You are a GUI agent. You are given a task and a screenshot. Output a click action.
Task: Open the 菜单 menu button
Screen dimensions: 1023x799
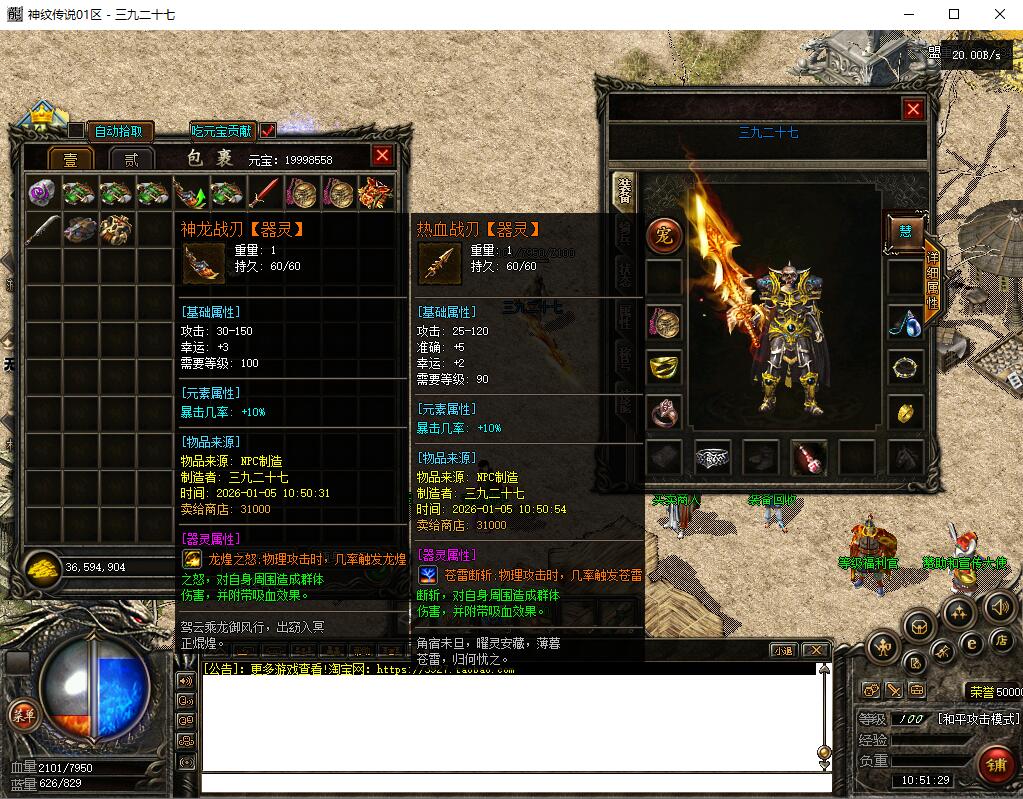click(22, 714)
